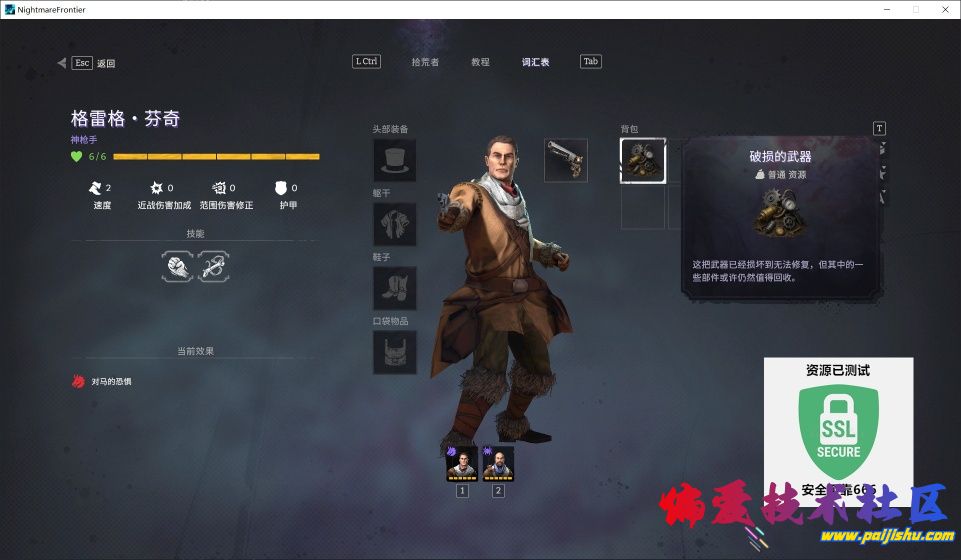
Task: Minimize the game window
Action: coord(886,9)
